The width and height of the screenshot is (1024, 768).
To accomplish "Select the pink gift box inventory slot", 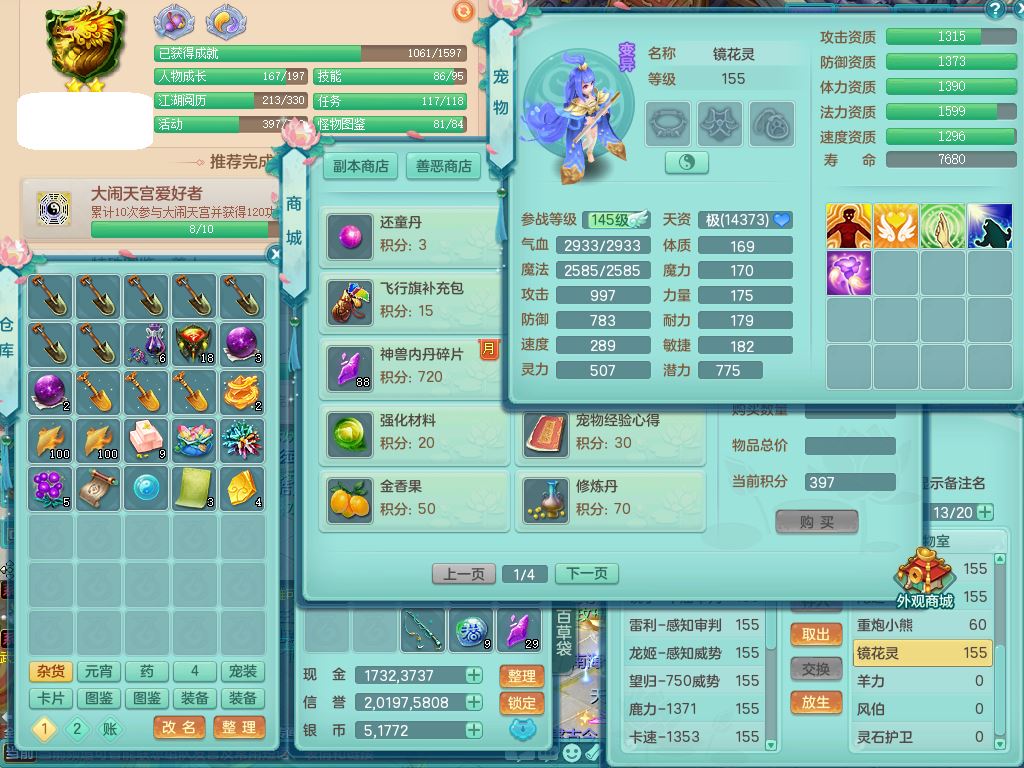I will coord(146,441).
